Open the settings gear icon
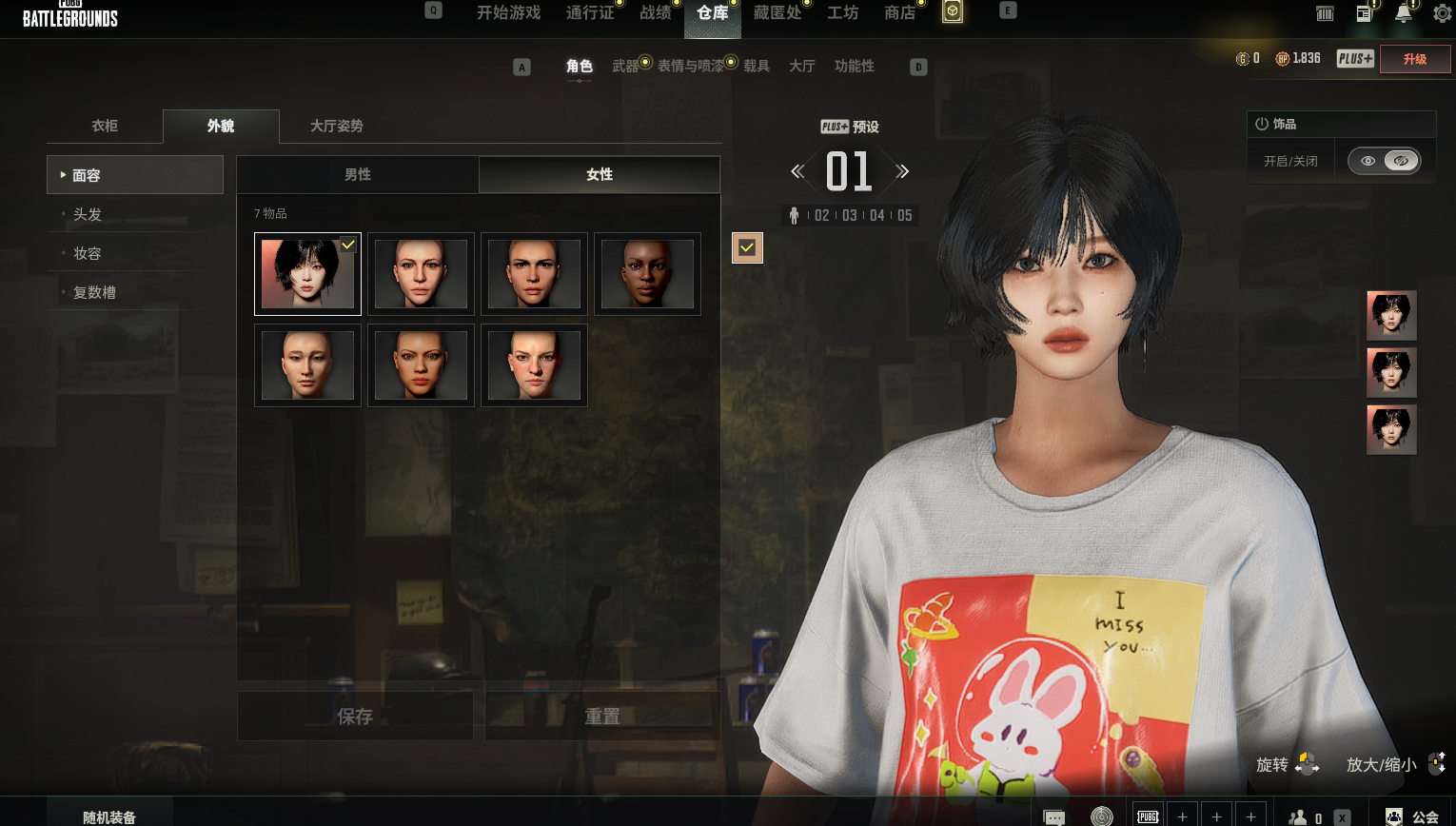This screenshot has width=1456, height=826. coord(1442,13)
